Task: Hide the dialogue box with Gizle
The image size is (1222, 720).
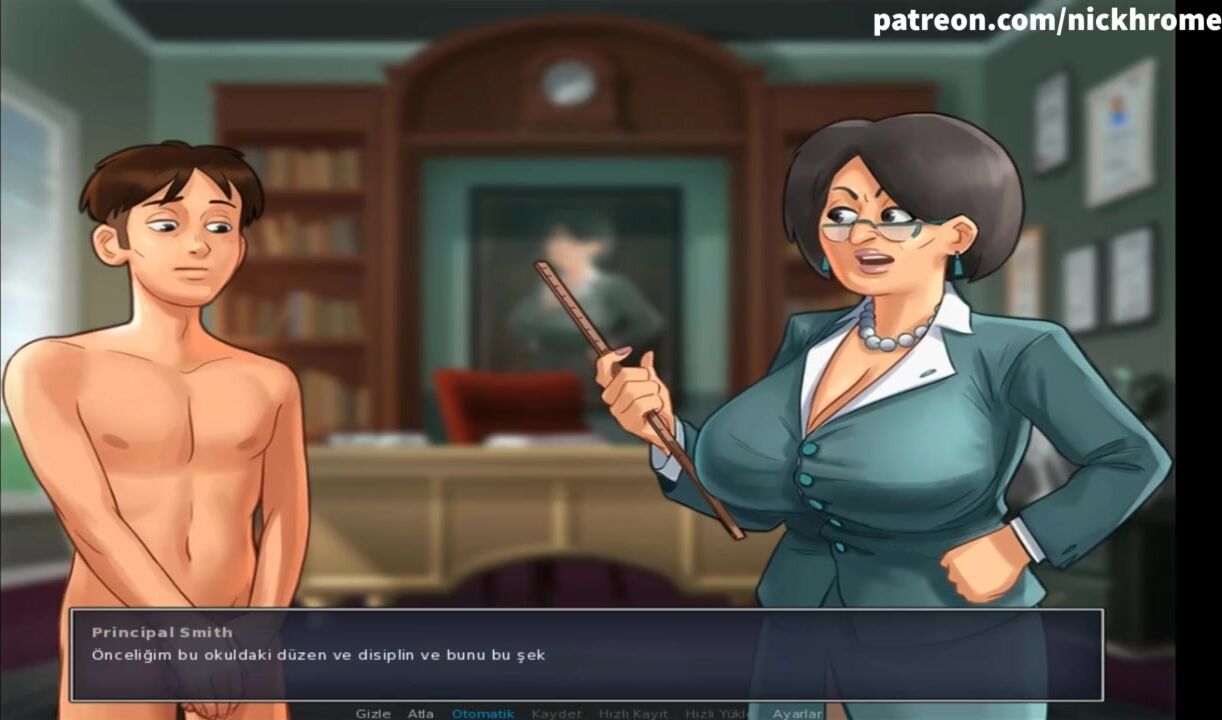Action: pyautogui.click(x=372, y=713)
